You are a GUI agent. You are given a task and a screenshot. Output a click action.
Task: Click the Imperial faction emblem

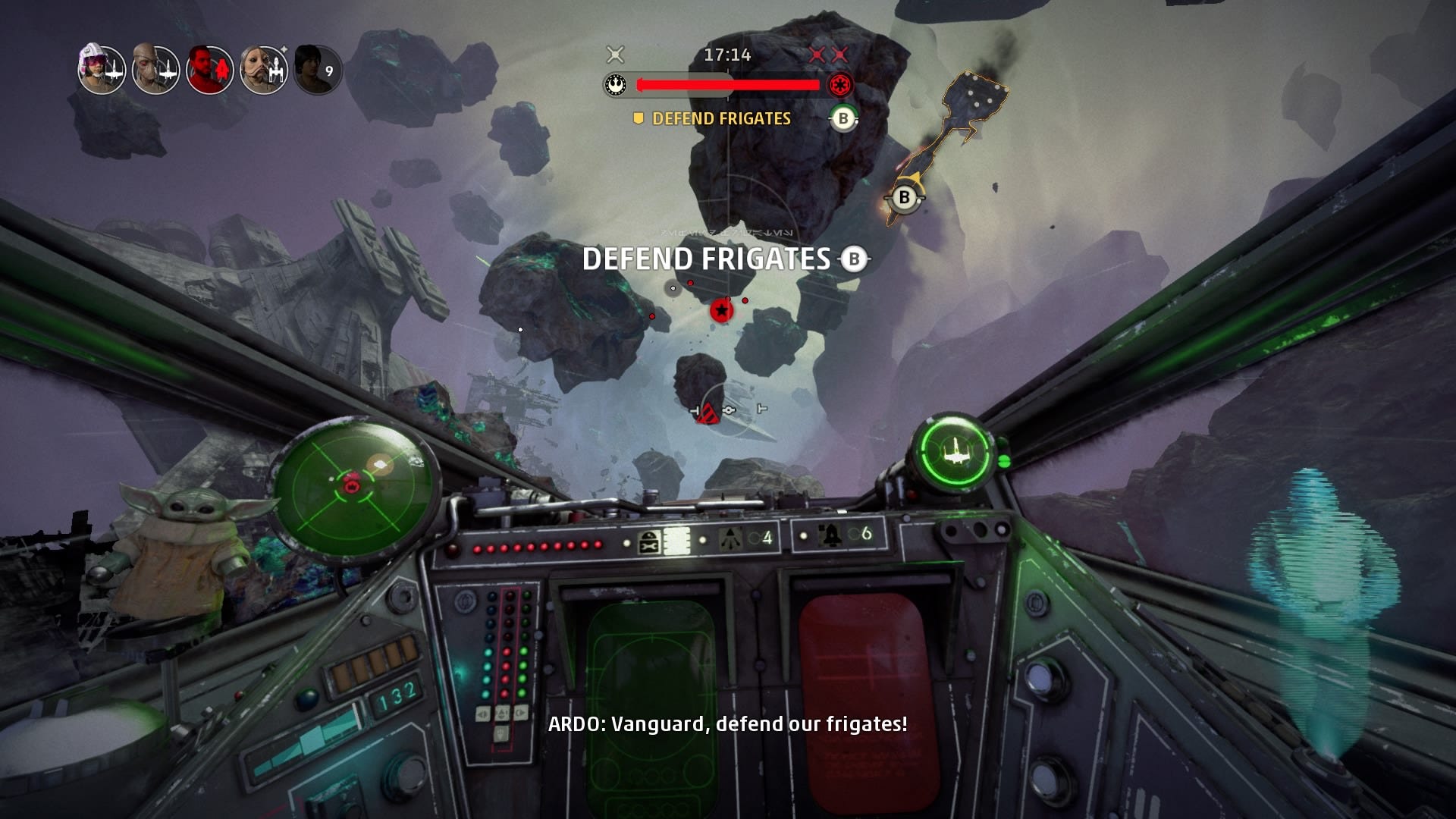[839, 85]
